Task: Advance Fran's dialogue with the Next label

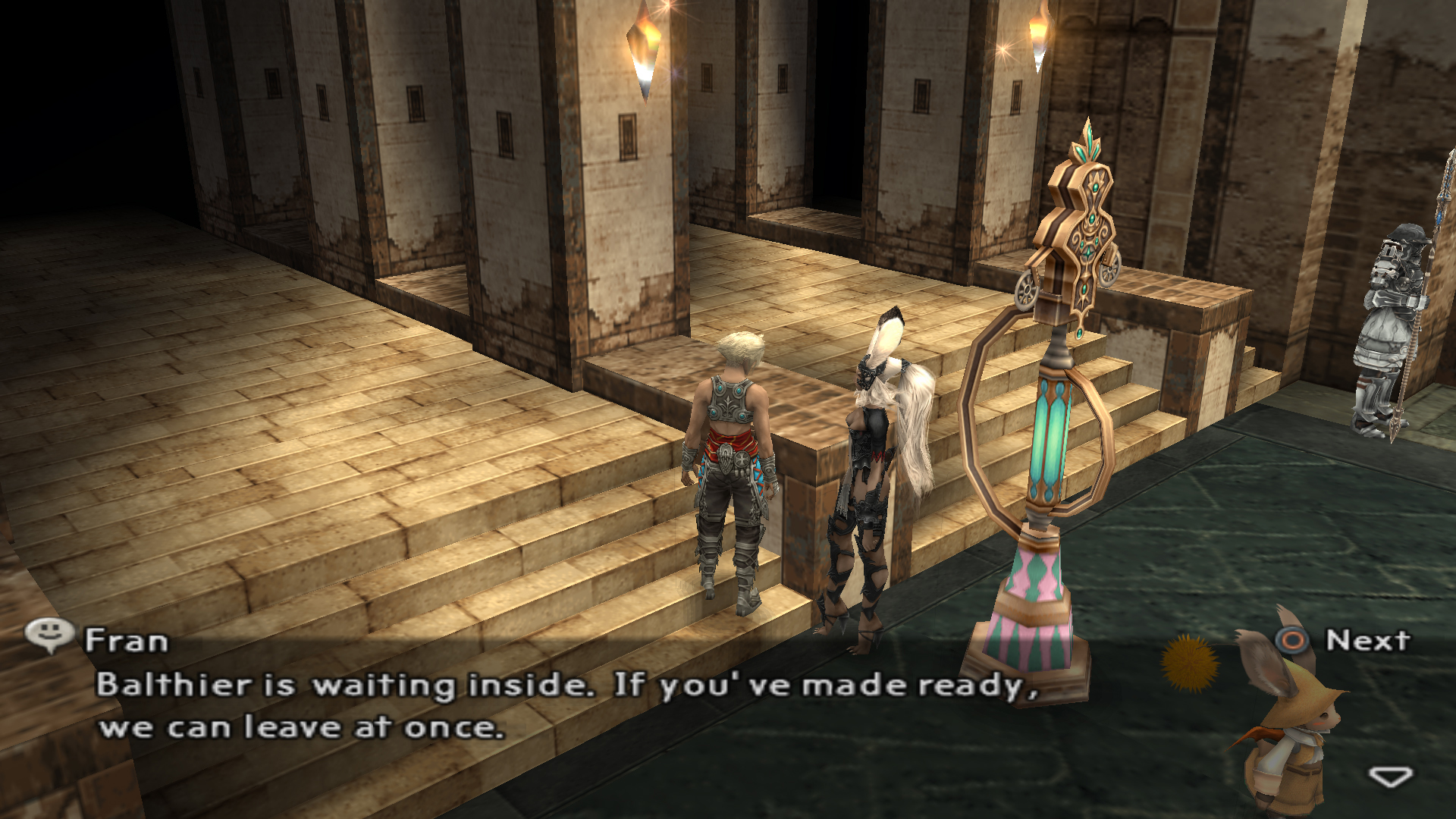Action: click(x=1367, y=641)
